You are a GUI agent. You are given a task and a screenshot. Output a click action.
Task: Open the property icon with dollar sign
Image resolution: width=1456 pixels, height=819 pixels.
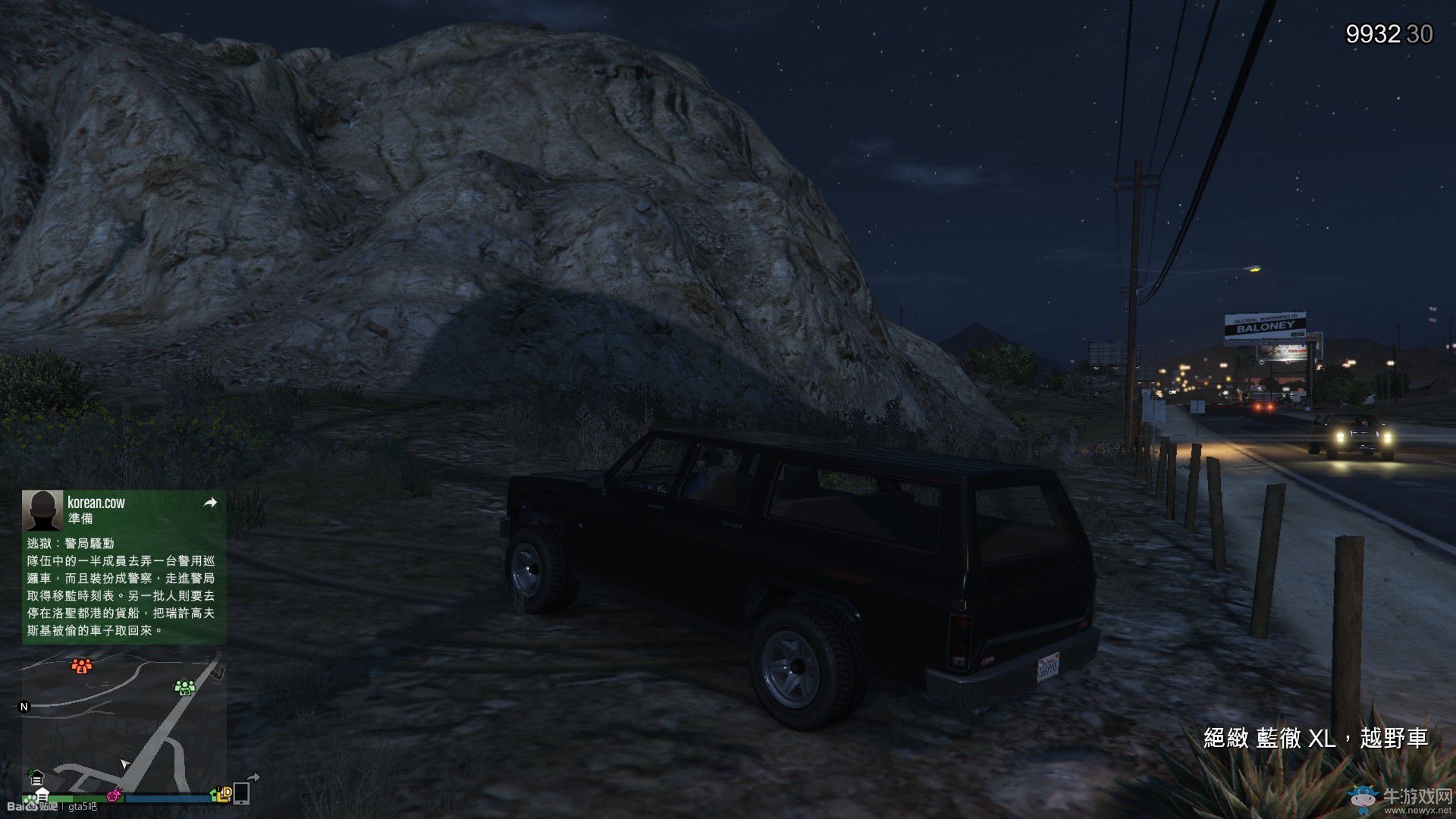[x=36, y=779]
